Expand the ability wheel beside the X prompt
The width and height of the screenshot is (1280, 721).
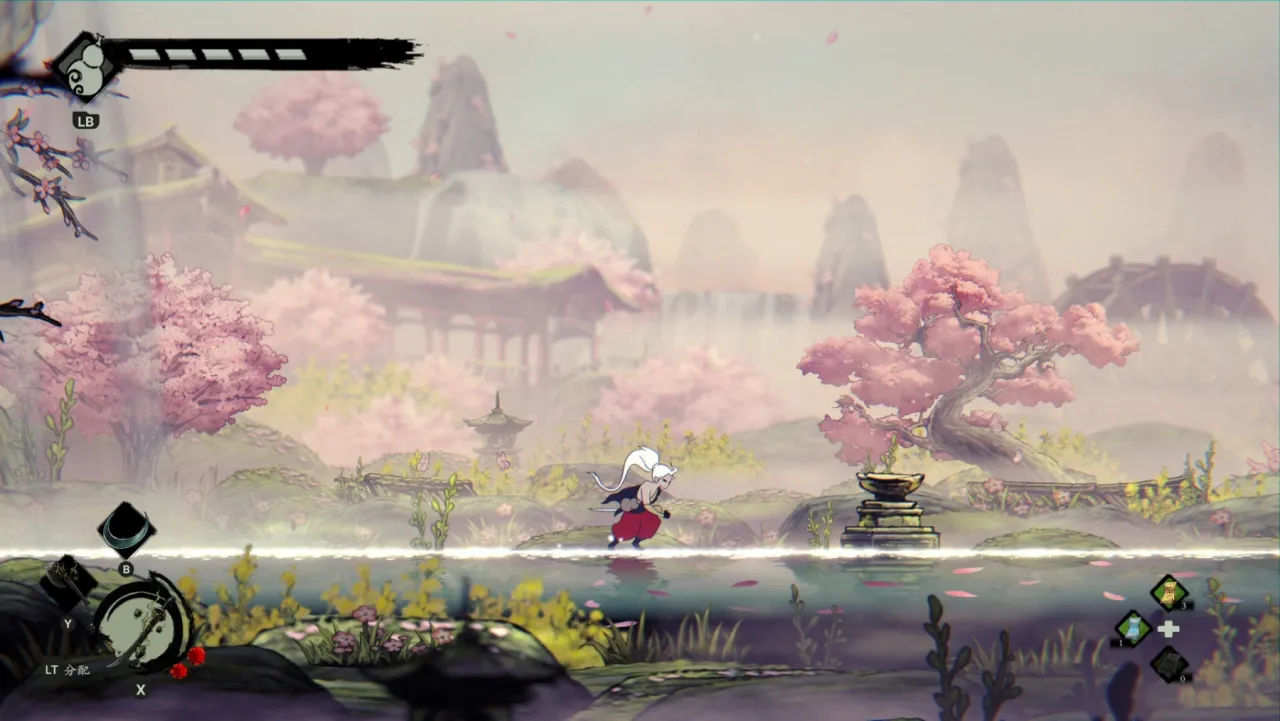pyautogui.click(x=143, y=624)
